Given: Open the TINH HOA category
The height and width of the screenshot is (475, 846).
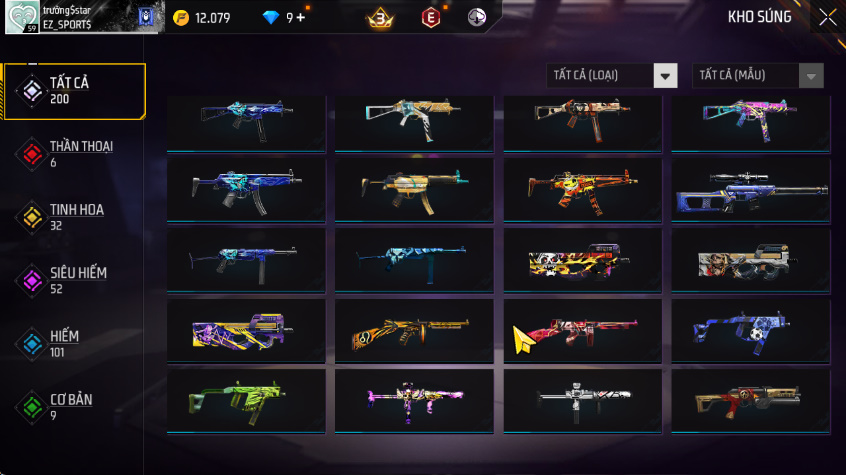Looking at the screenshot, I should coord(74,216).
